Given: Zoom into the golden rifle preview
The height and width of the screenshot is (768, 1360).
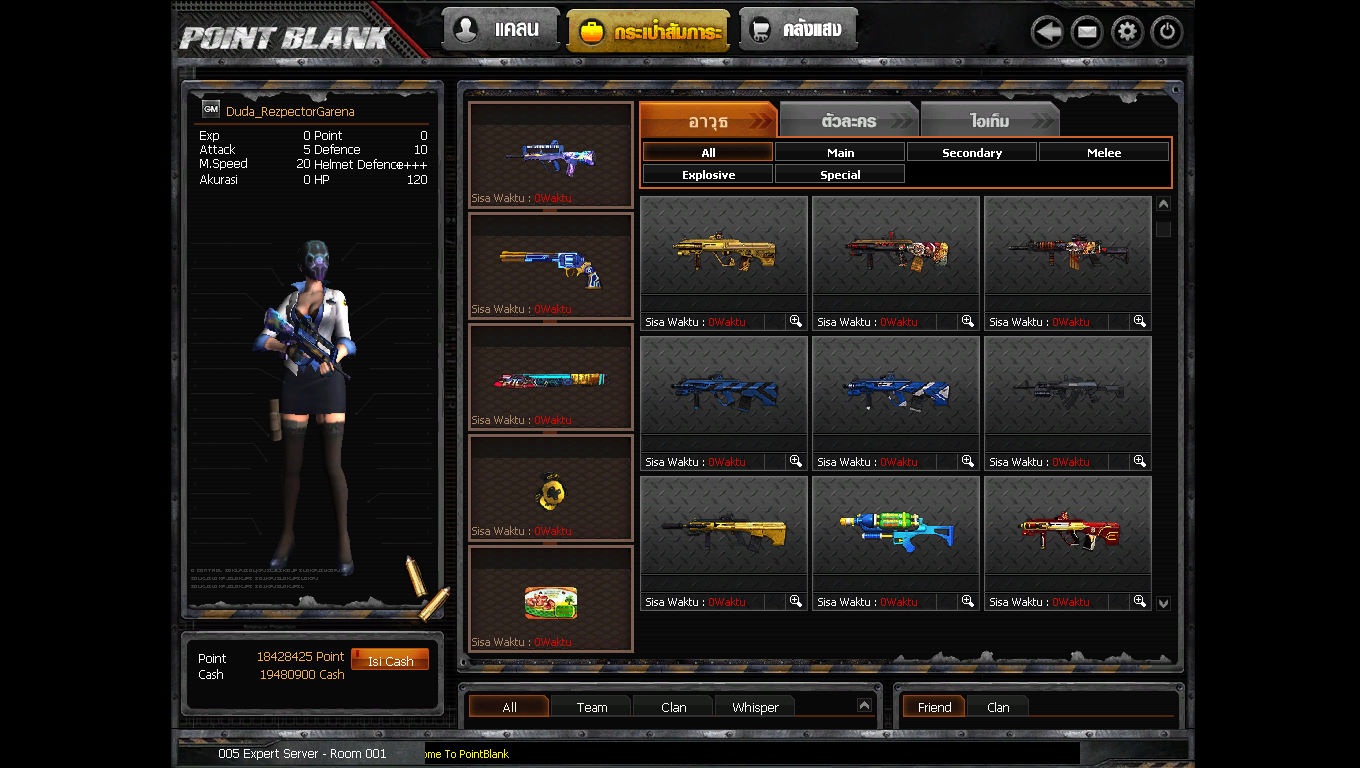Looking at the screenshot, I should [794, 321].
